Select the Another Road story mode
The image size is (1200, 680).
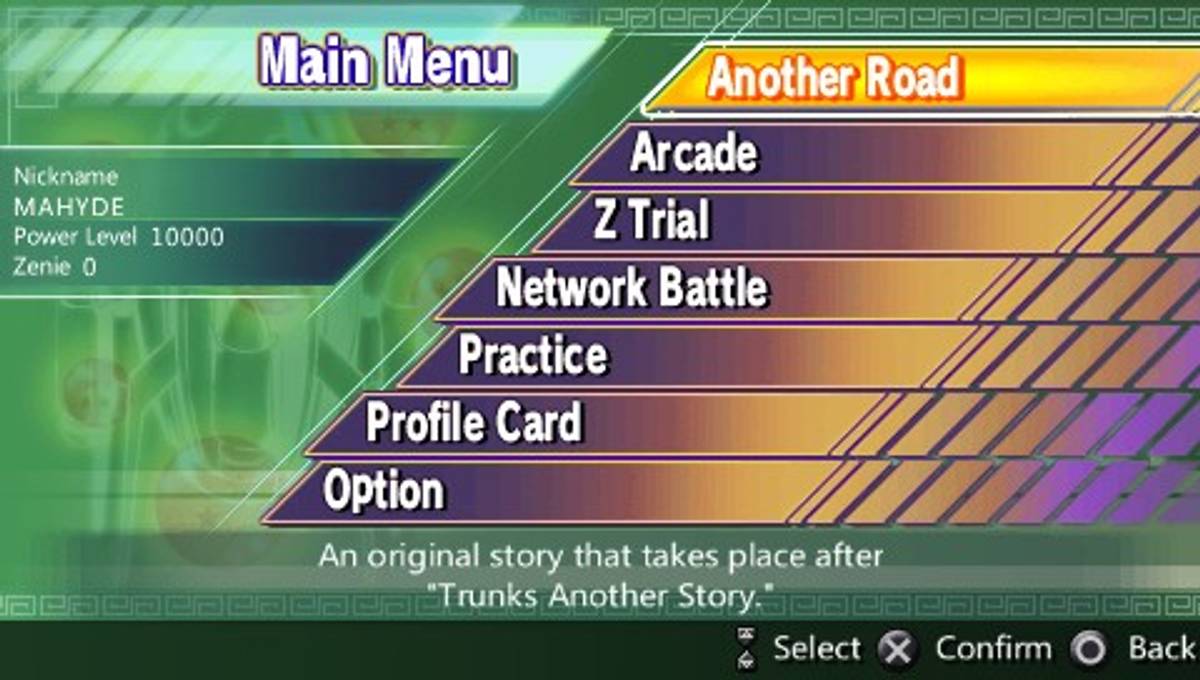[x=834, y=80]
